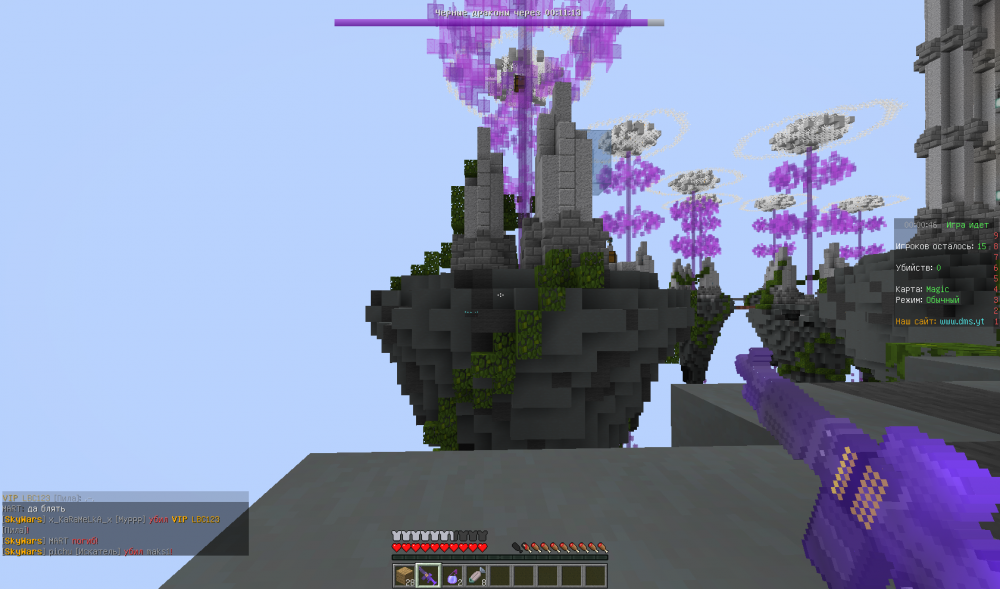Click the SkyWars chat log box
This screenshot has height=589, width=1000.
pos(124,523)
